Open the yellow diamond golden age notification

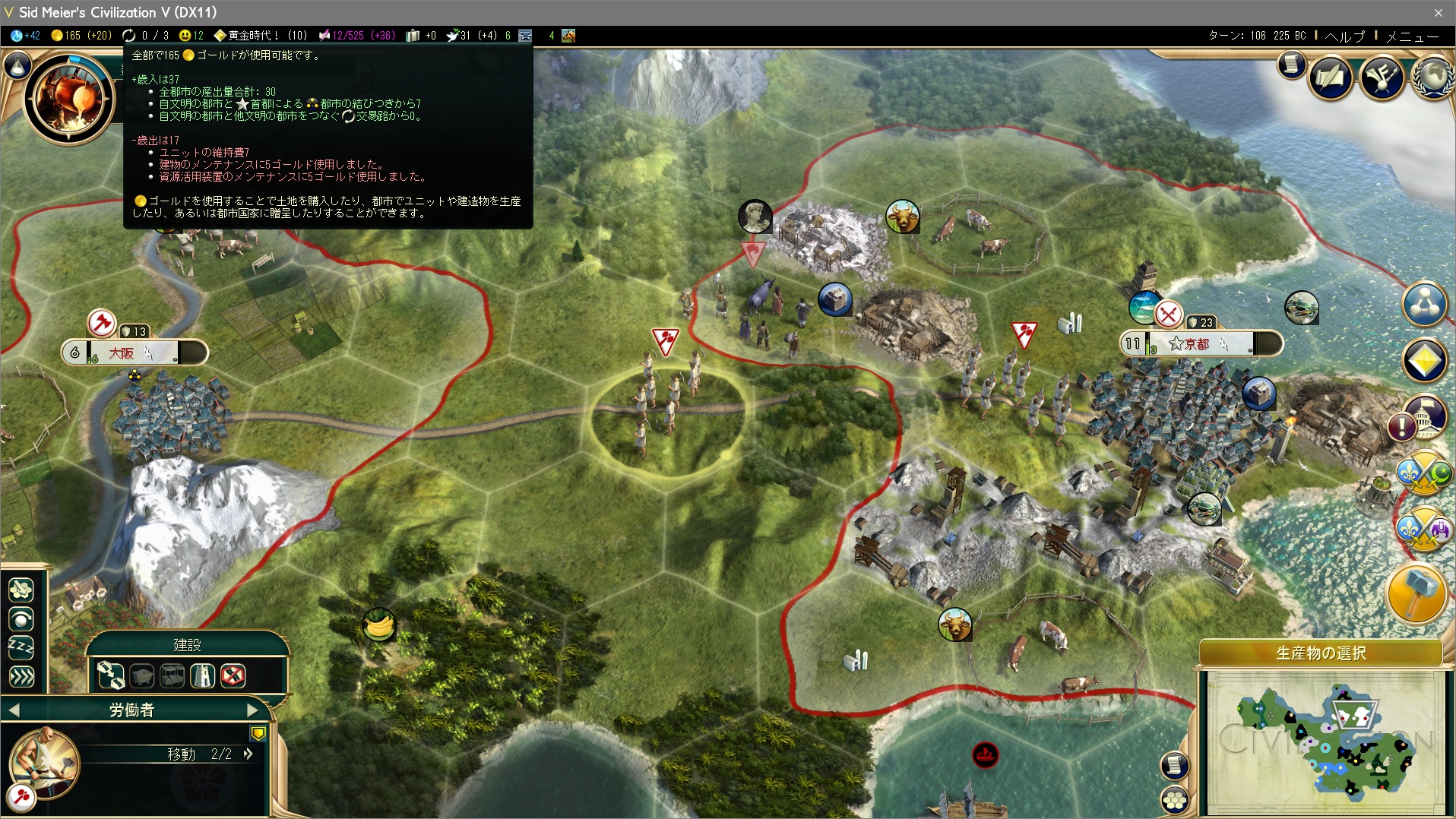1424,360
